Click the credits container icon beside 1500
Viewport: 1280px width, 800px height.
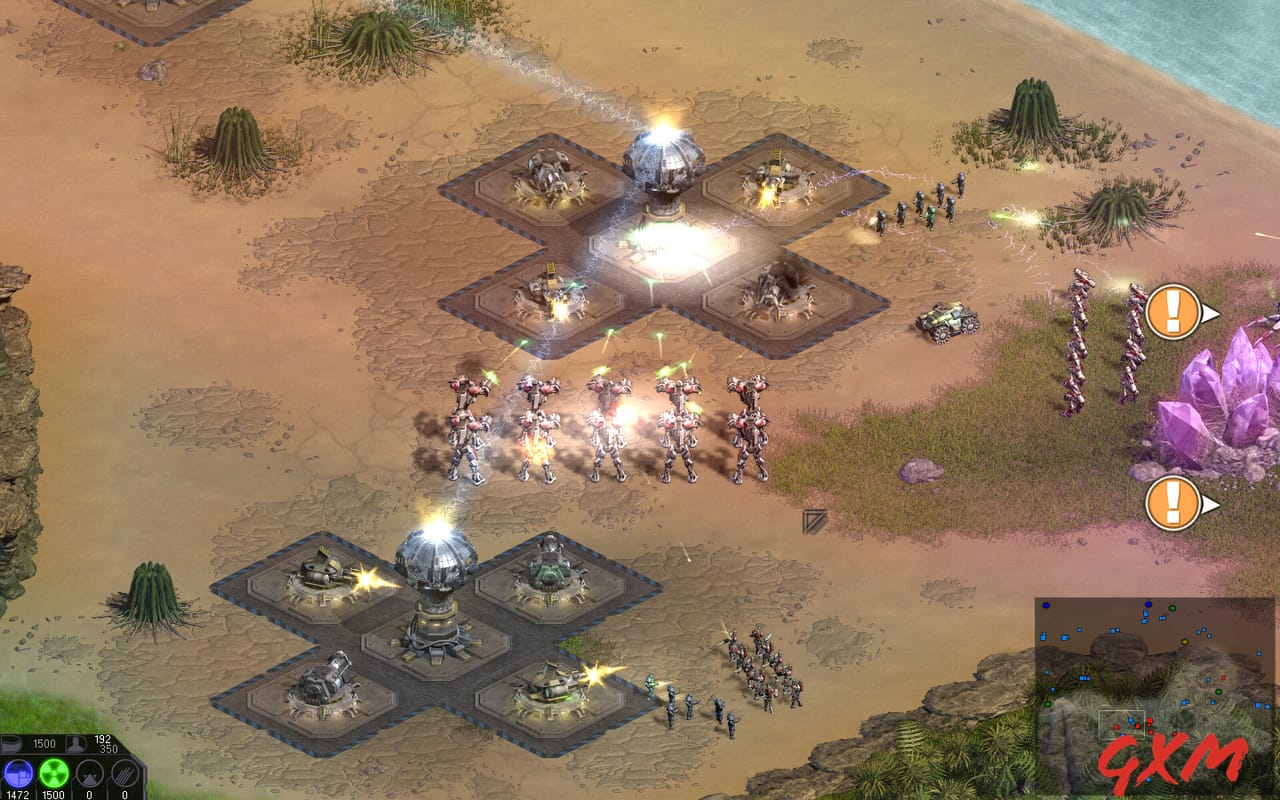click(x=12, y=744)
